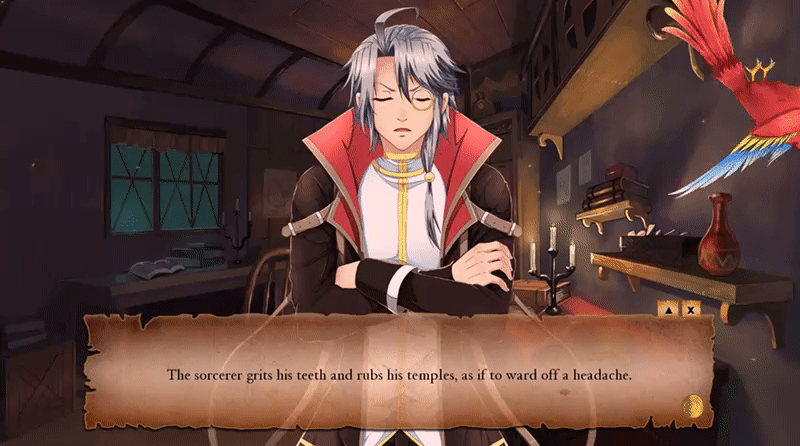Click the parchment dialogue text box

399,373
